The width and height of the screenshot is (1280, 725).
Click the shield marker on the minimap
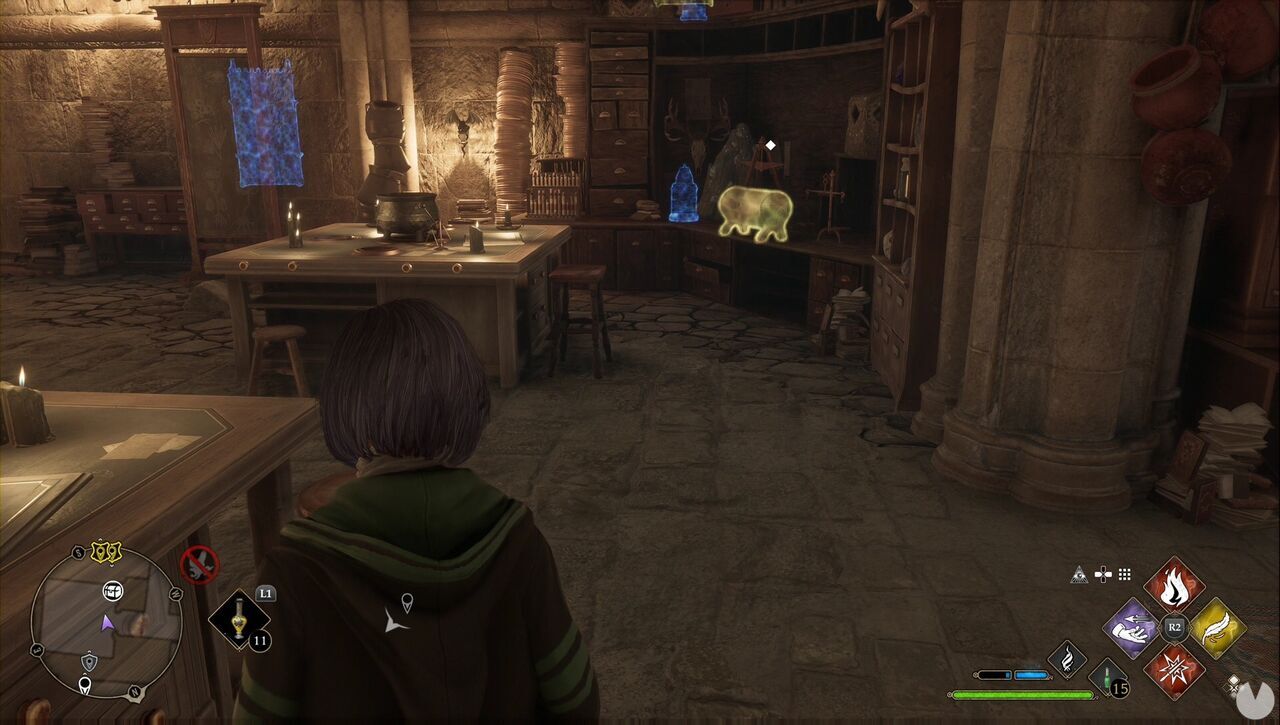click(x=88, y=661)
